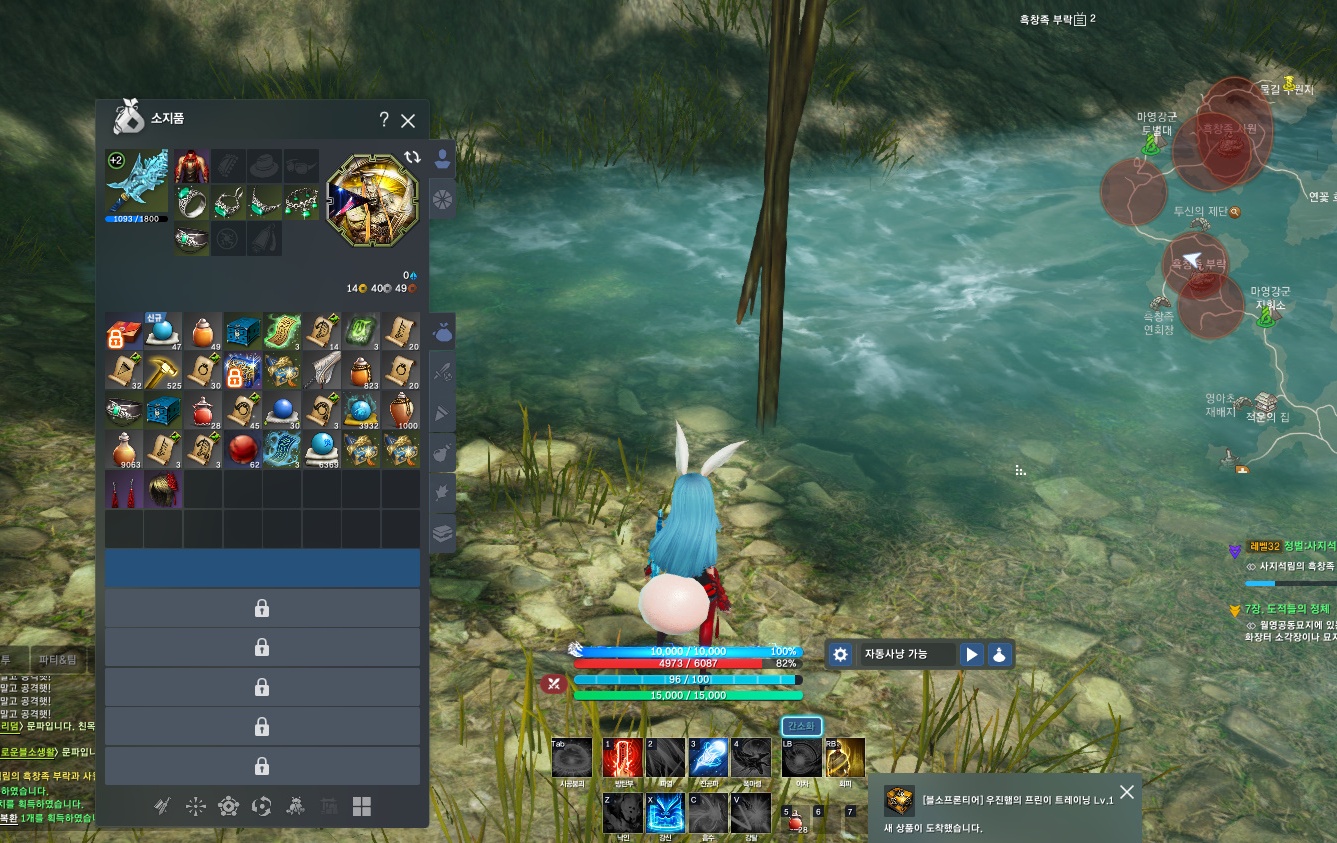The image size is (1337, 843).
Task: Use the blue 강신 skill on X
Action: (665, 812)
